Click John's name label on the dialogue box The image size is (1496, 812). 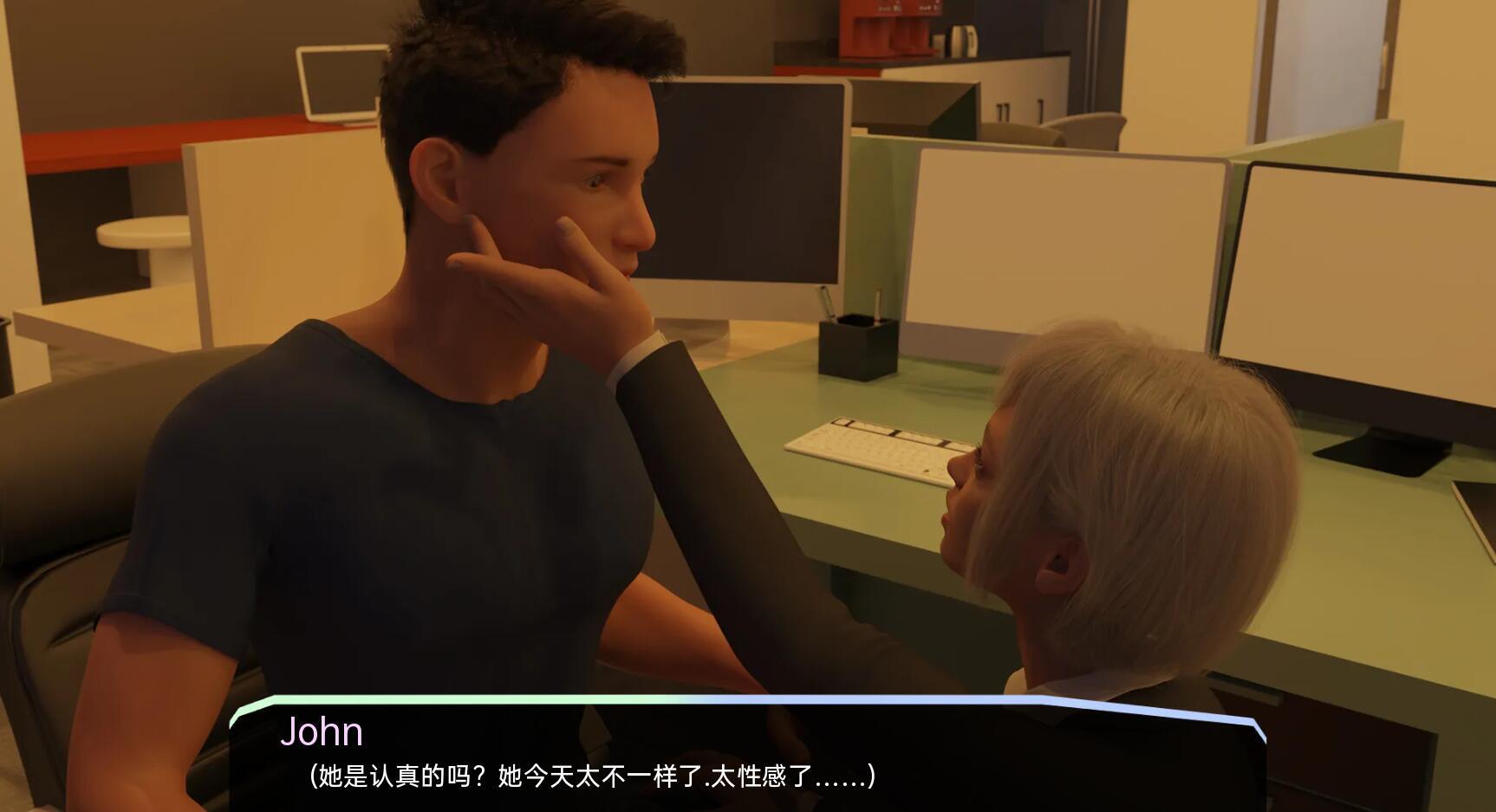click(x=322, y=732)
